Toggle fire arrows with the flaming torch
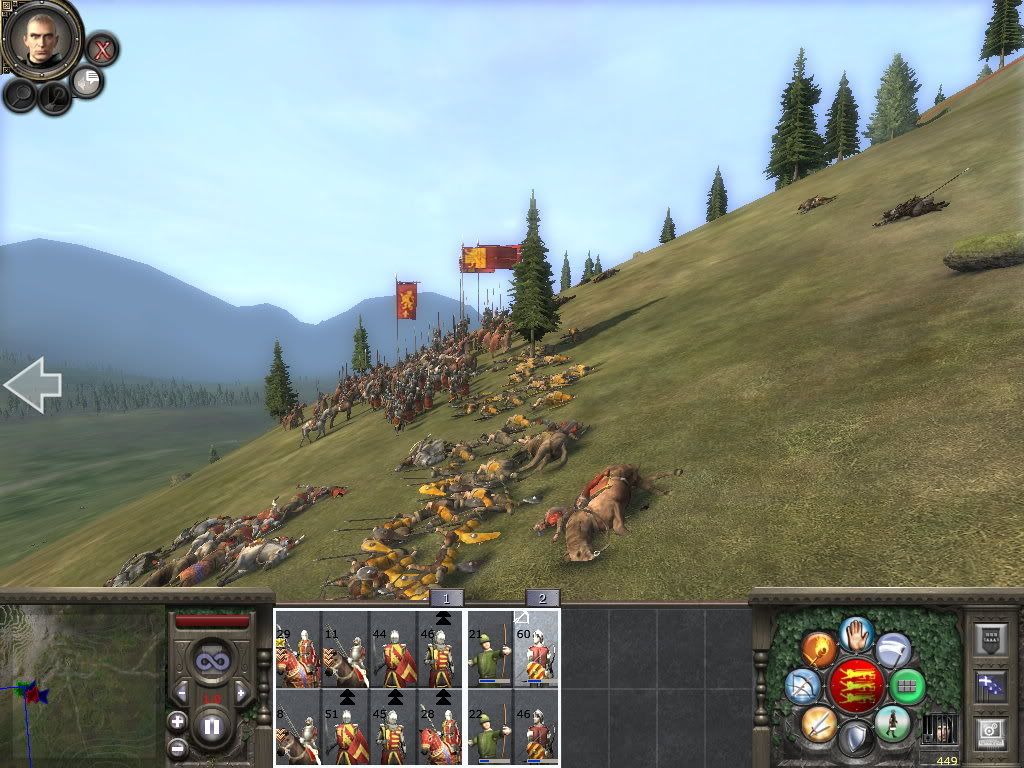Image resolution: width=1024 pixels, height=768 pixels. tap(818, 650)
